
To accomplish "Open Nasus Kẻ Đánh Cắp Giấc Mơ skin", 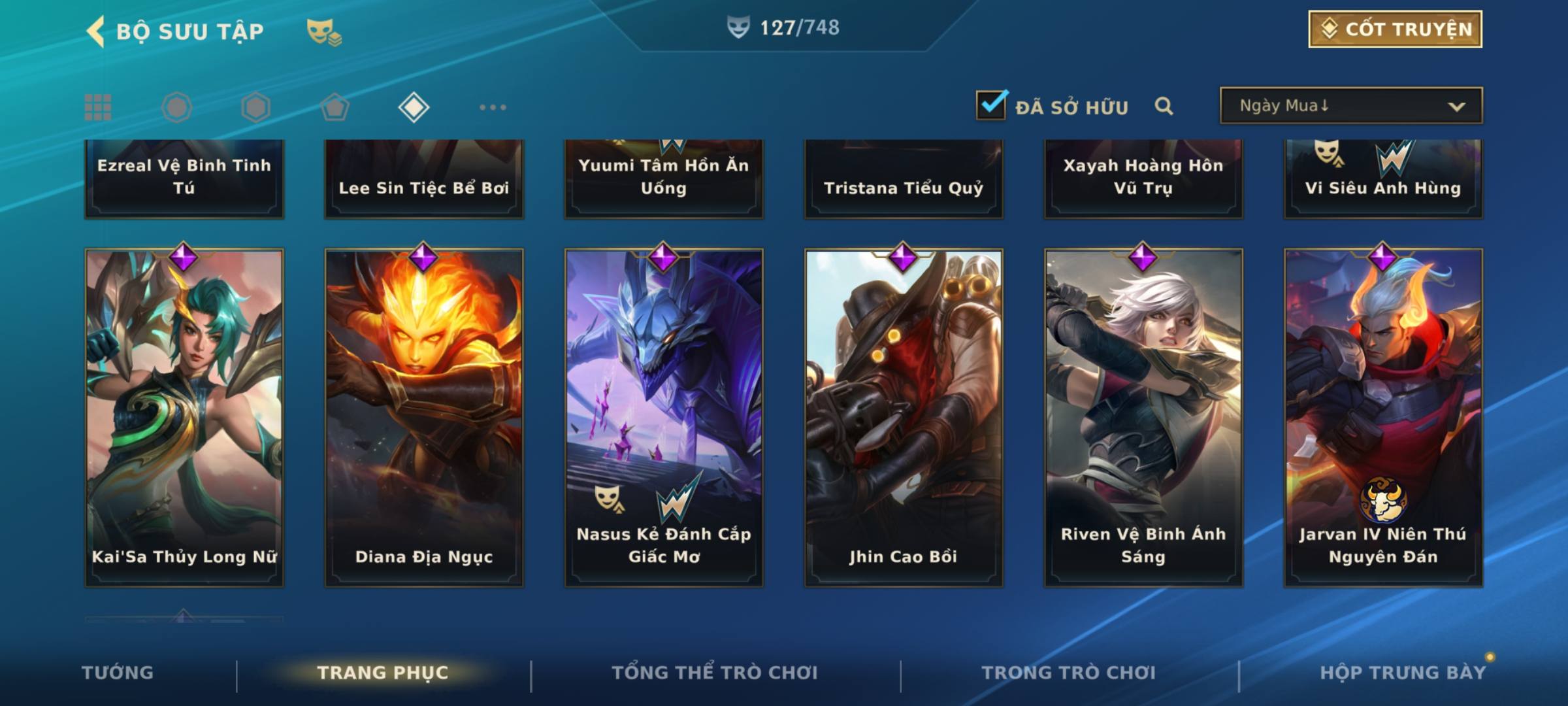I will tap(664, 417).
